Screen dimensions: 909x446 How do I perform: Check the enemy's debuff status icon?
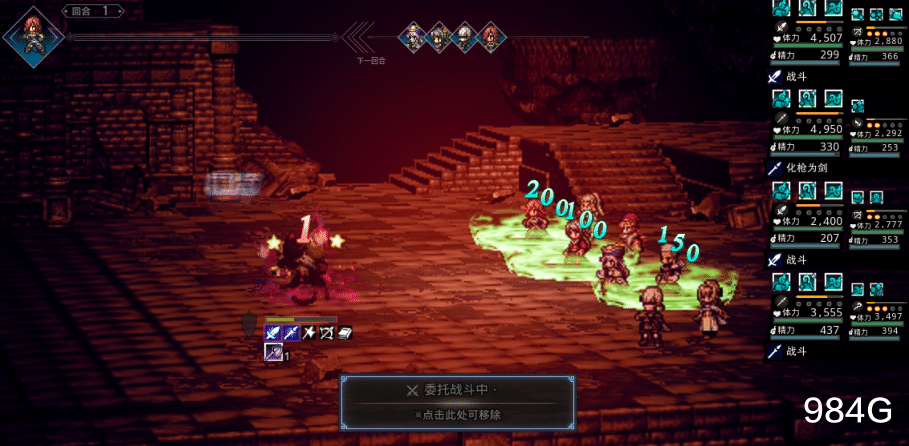[x=272, y=352]
